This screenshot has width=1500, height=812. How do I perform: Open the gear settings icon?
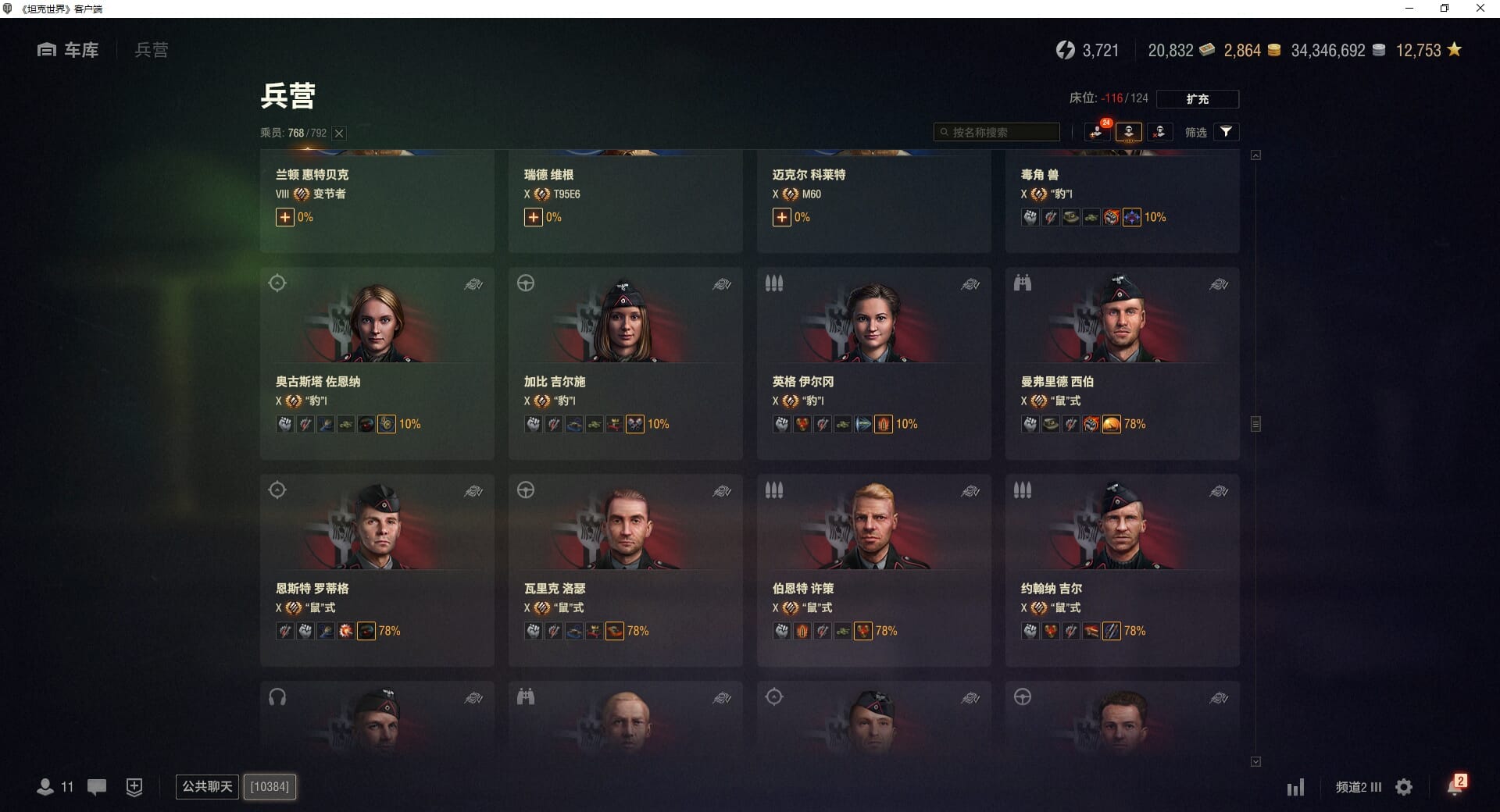1404,787
